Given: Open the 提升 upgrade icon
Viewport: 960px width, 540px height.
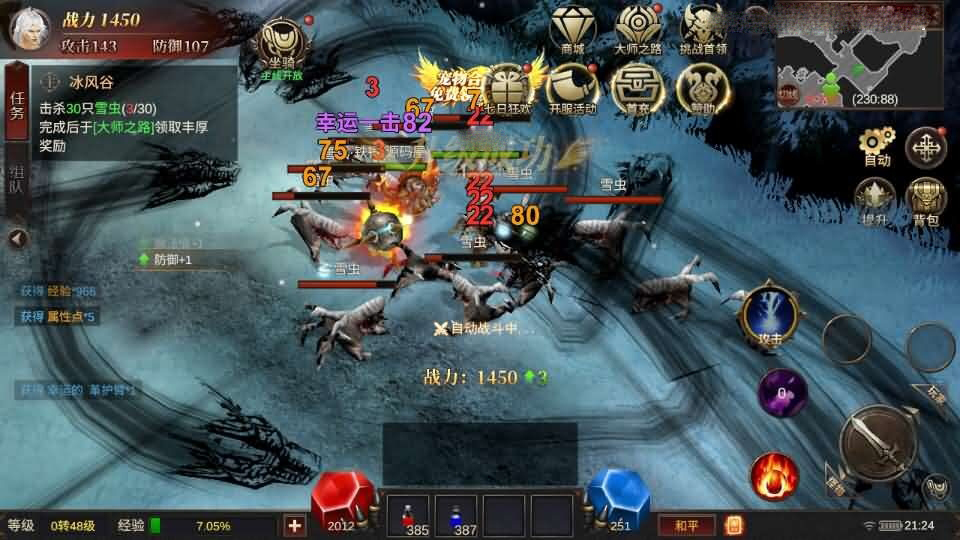Looking at the screenshot, I should (875, 199).
